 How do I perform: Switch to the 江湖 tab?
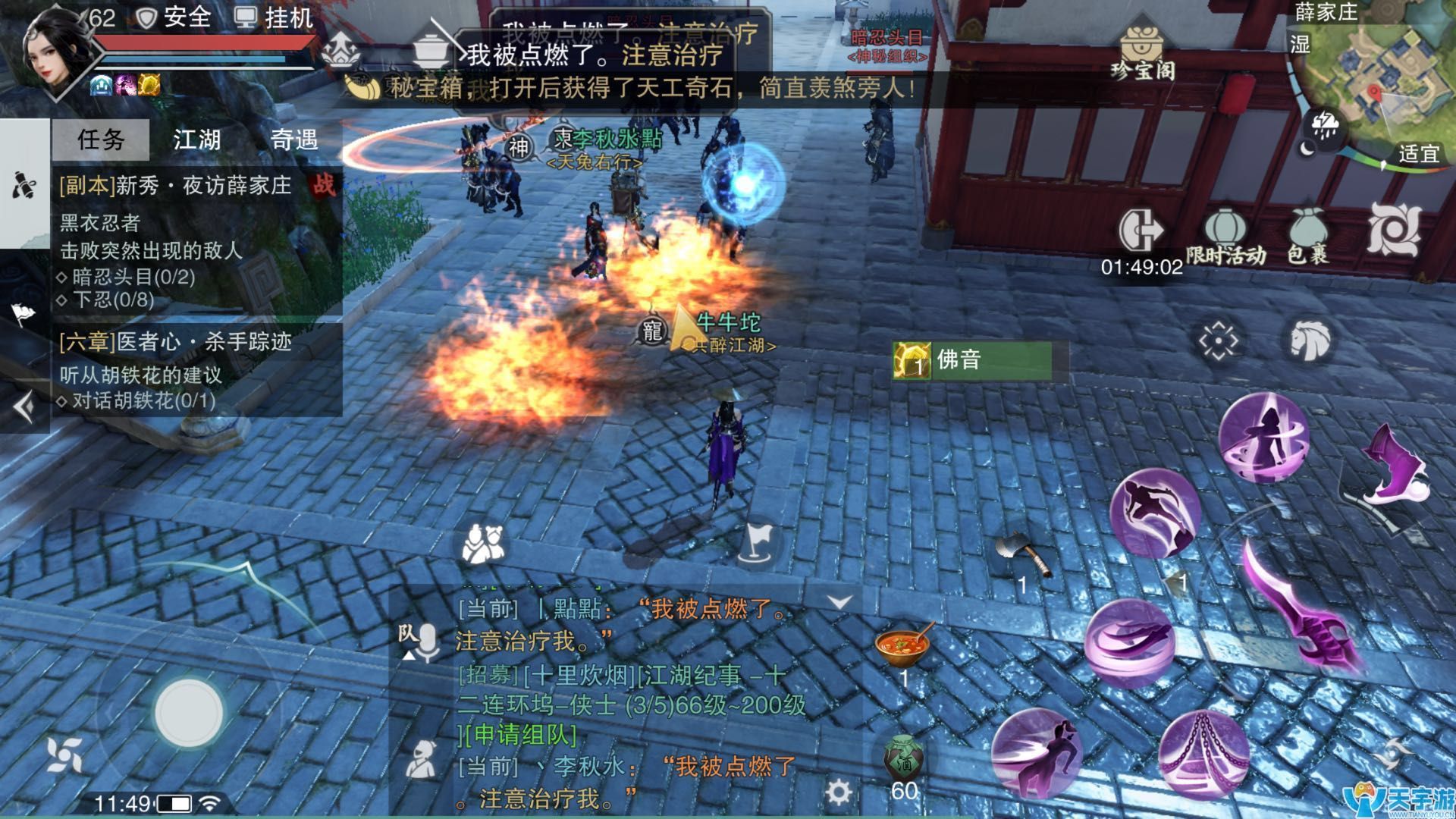pos(197,140)
